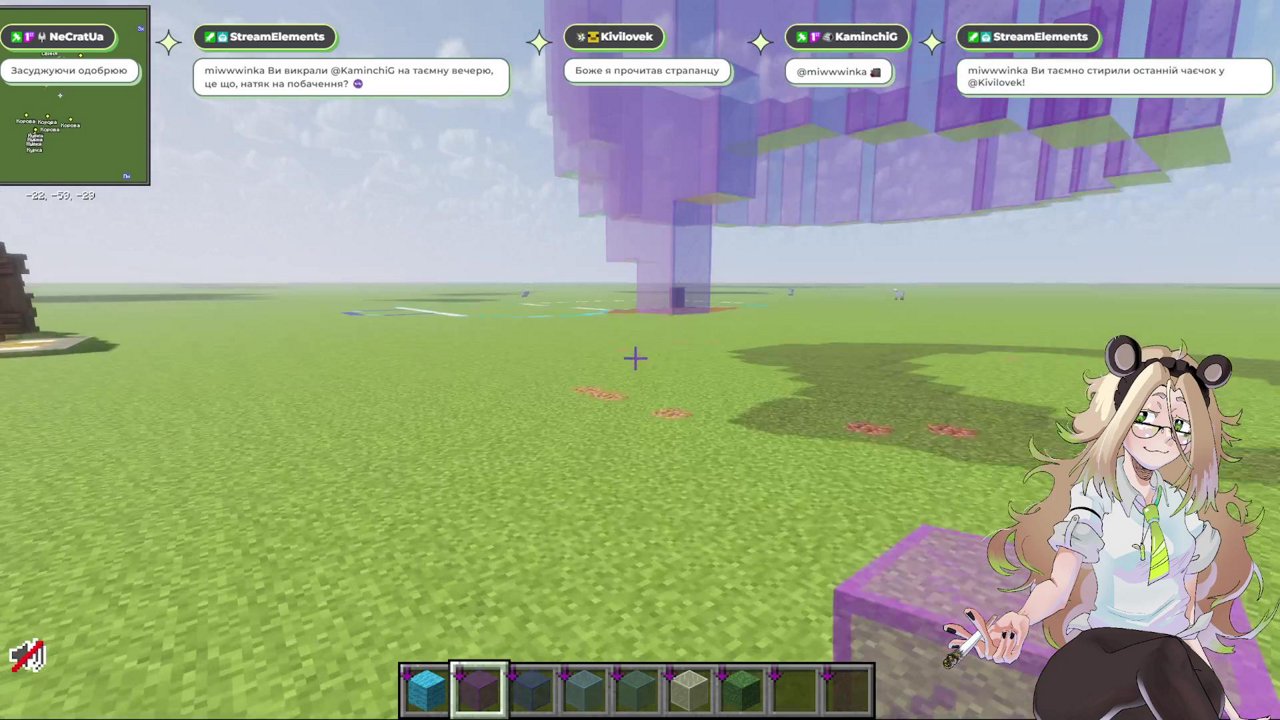Click a Корова marker on the minimap

25,120
